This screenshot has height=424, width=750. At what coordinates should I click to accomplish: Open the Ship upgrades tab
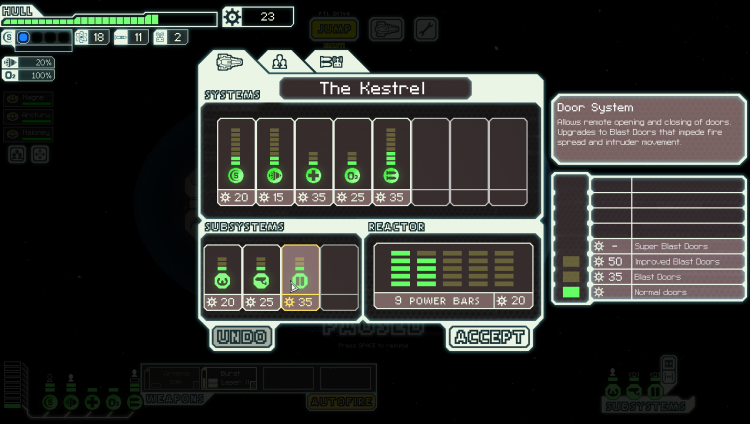228,62
